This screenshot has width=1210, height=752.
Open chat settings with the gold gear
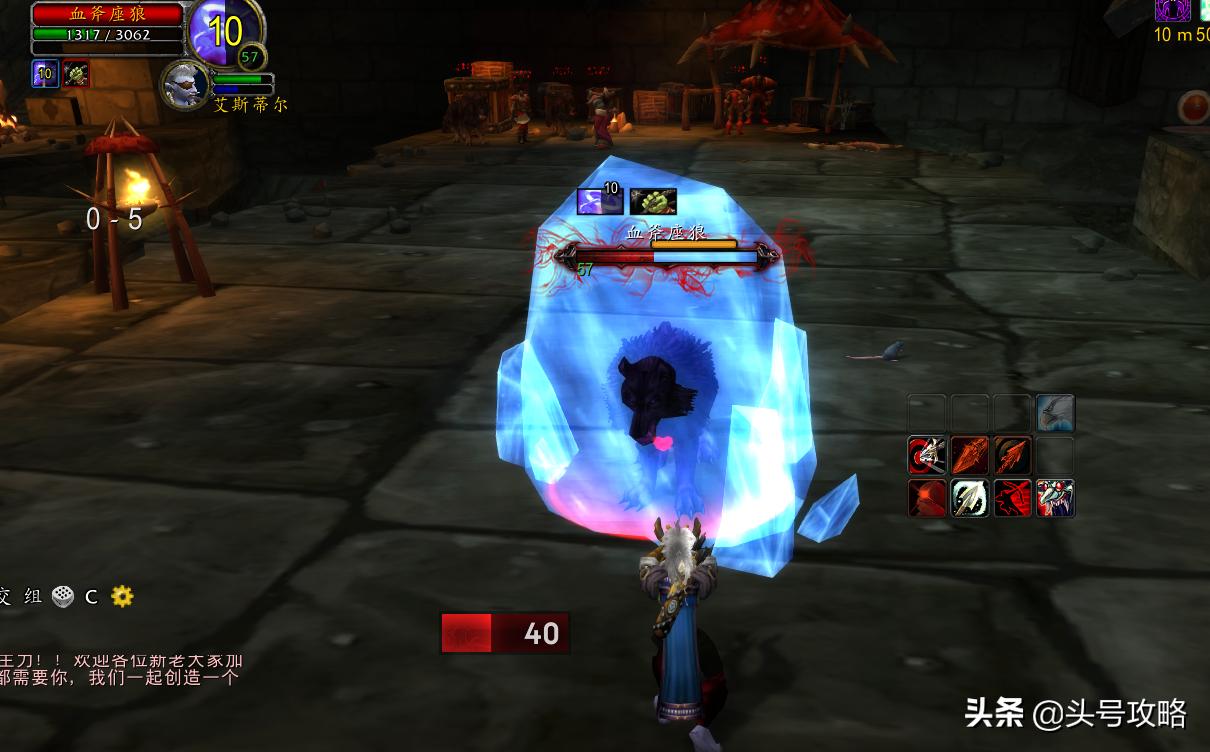[x=122, y=596]
